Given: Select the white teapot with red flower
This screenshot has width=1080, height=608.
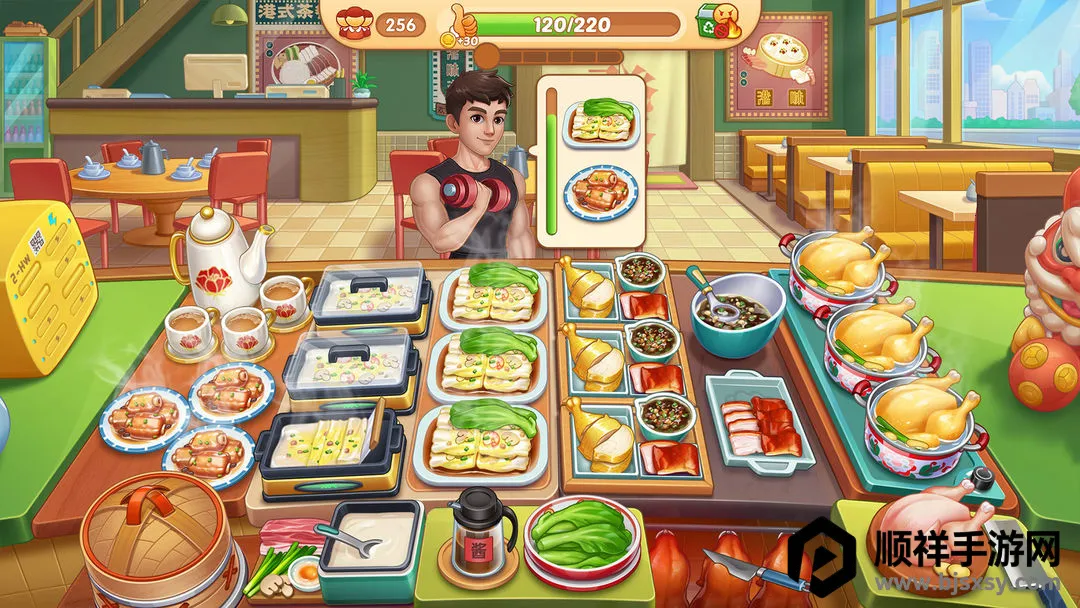Looking at the screenshot, I should coord(223,251).
